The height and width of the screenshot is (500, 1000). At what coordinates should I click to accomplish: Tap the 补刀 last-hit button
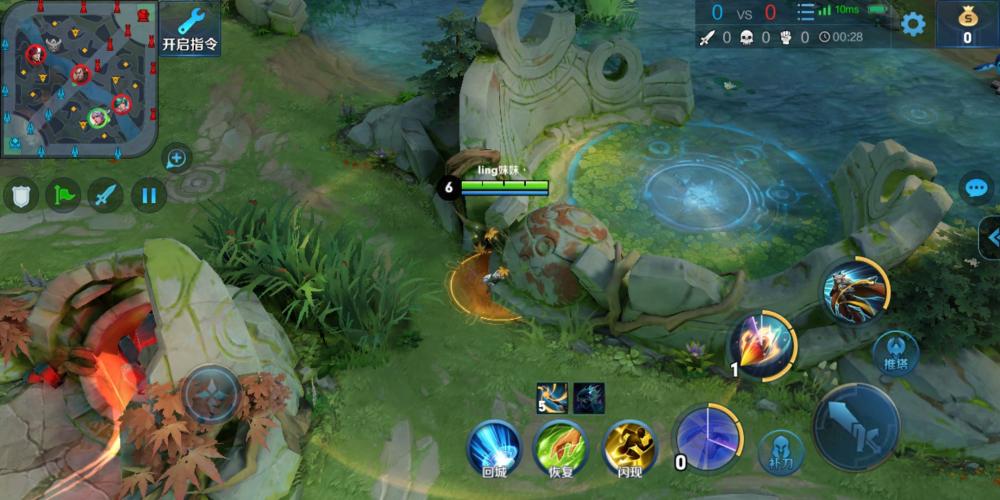coord(781,453)
